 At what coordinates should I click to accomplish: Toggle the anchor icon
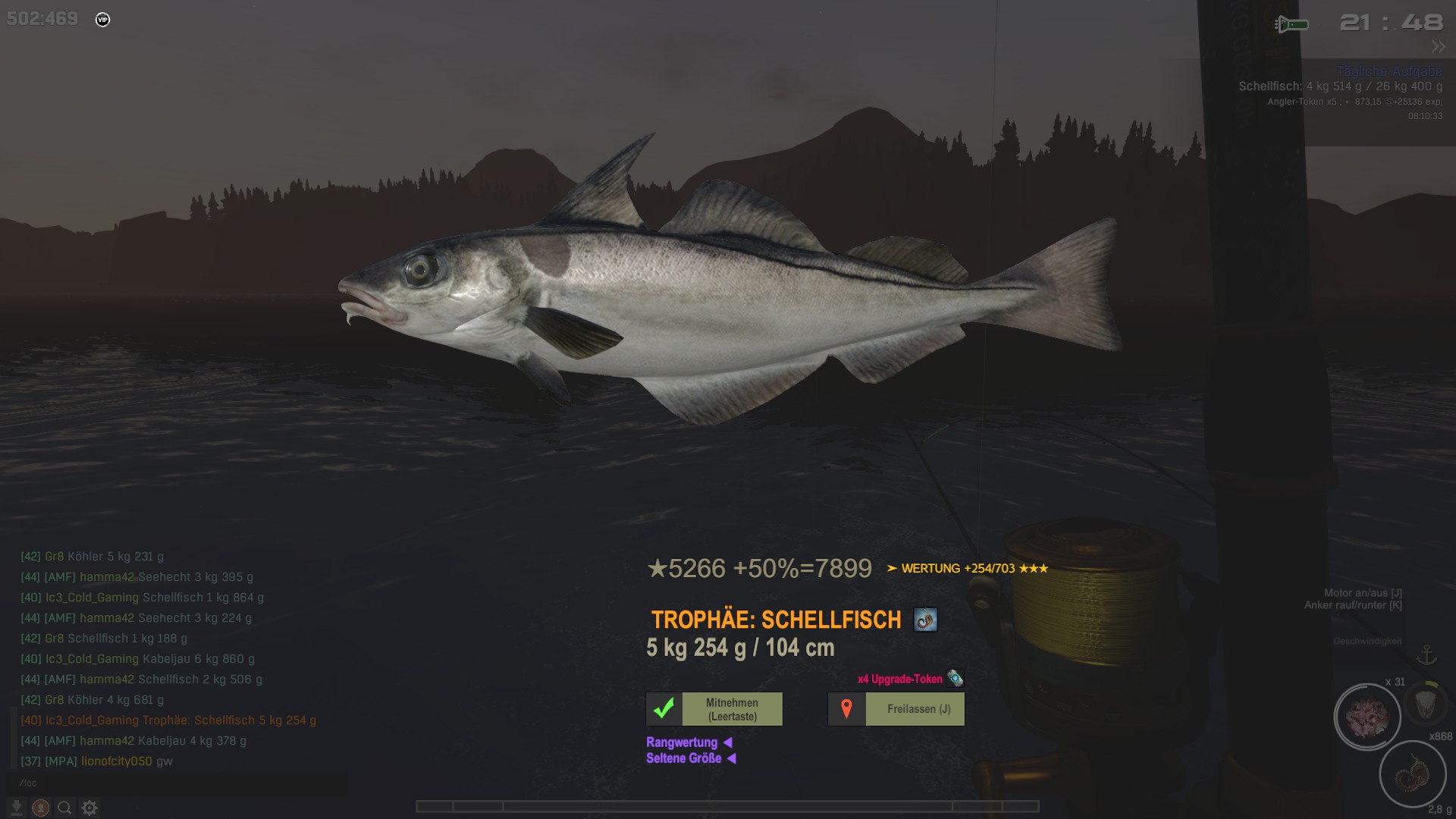[x=1427, y=654]
